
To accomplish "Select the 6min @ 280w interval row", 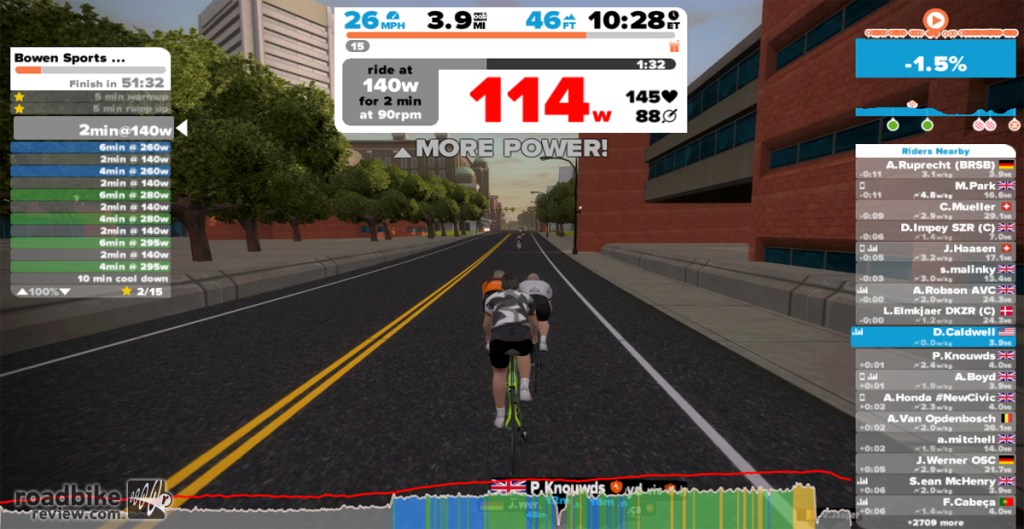I will pos(92,195).
